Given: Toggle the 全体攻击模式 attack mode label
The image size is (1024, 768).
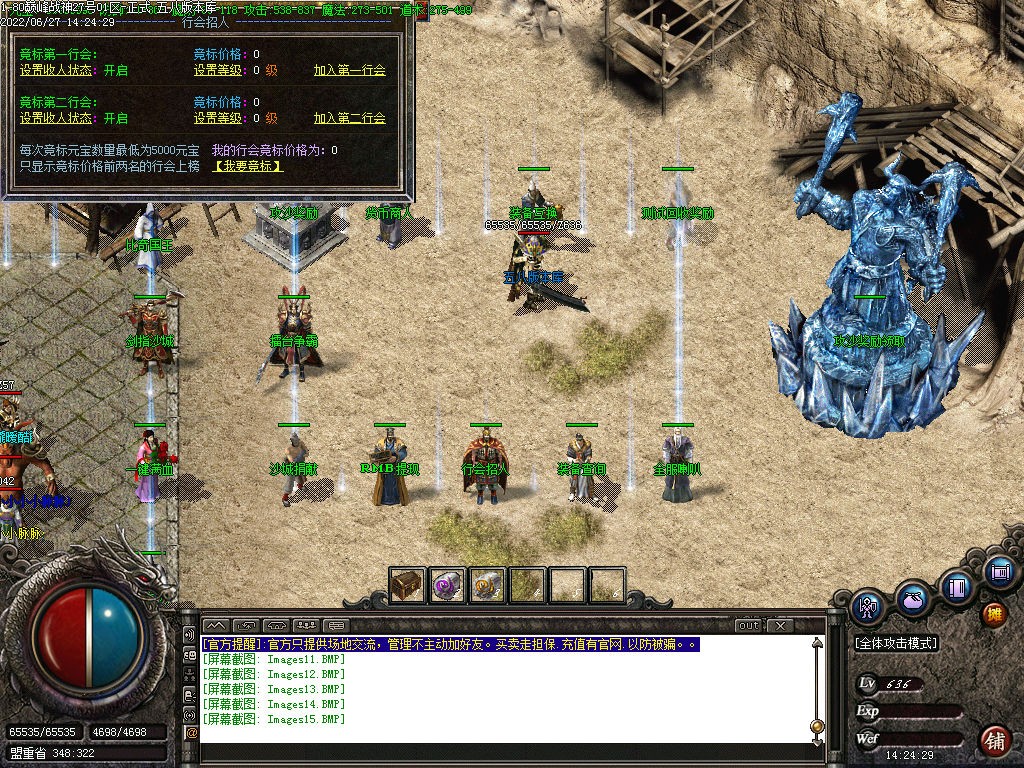Looking at the screenshot, I should click(896, 643).
